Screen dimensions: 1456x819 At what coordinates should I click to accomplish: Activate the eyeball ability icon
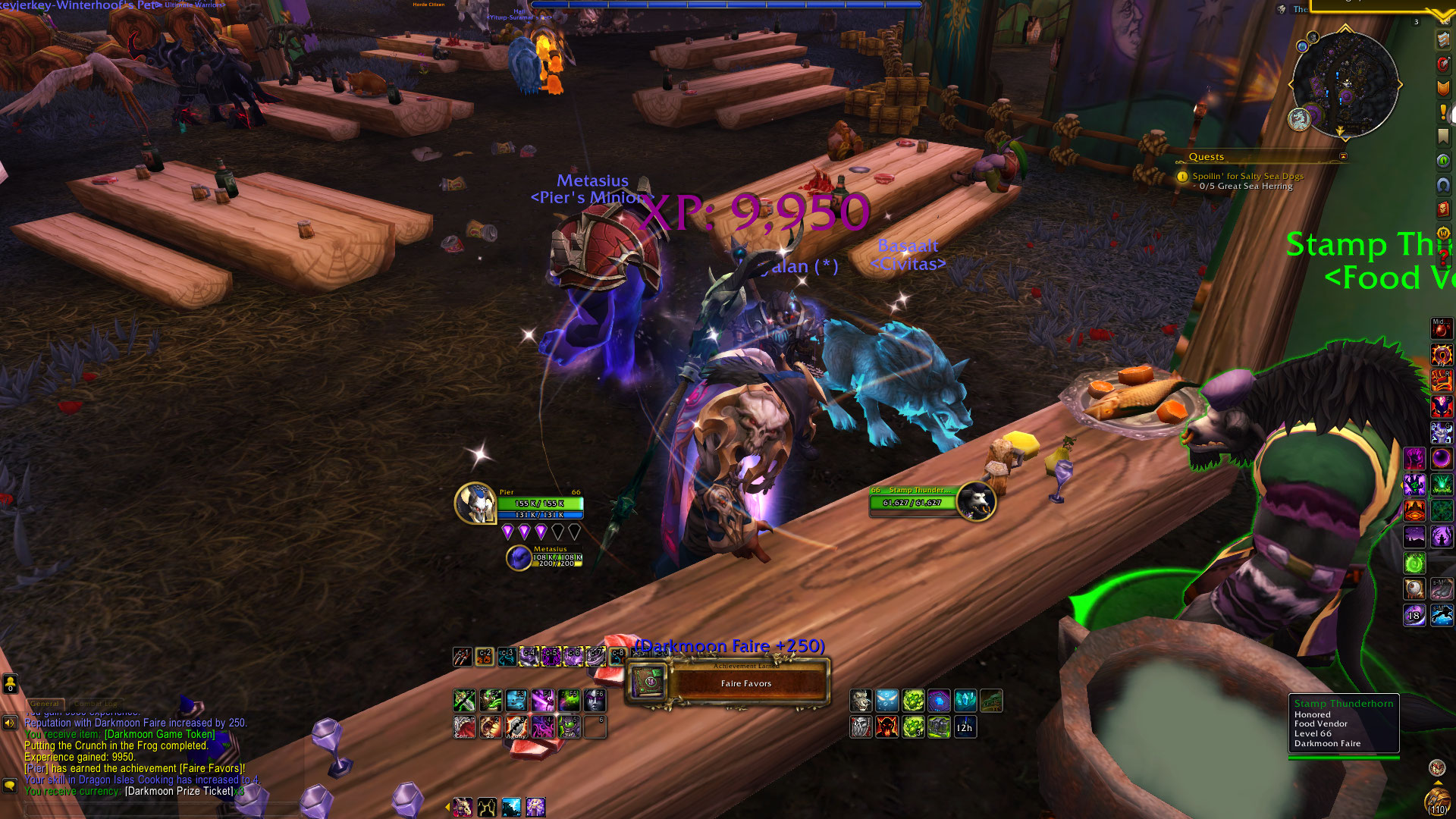(x=1414, y=588)
